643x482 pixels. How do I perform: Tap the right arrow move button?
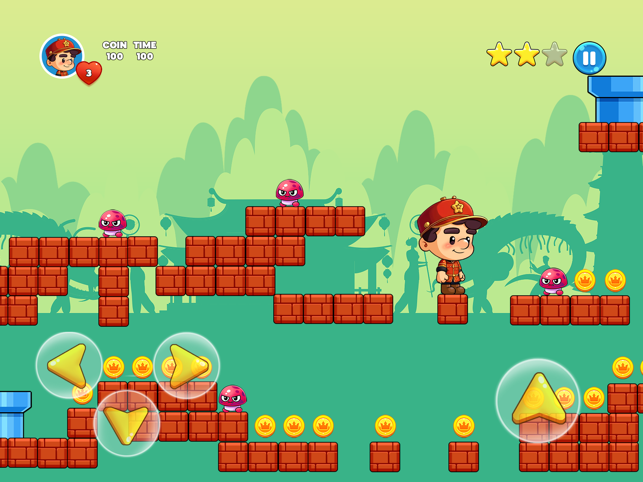point(186,365)
